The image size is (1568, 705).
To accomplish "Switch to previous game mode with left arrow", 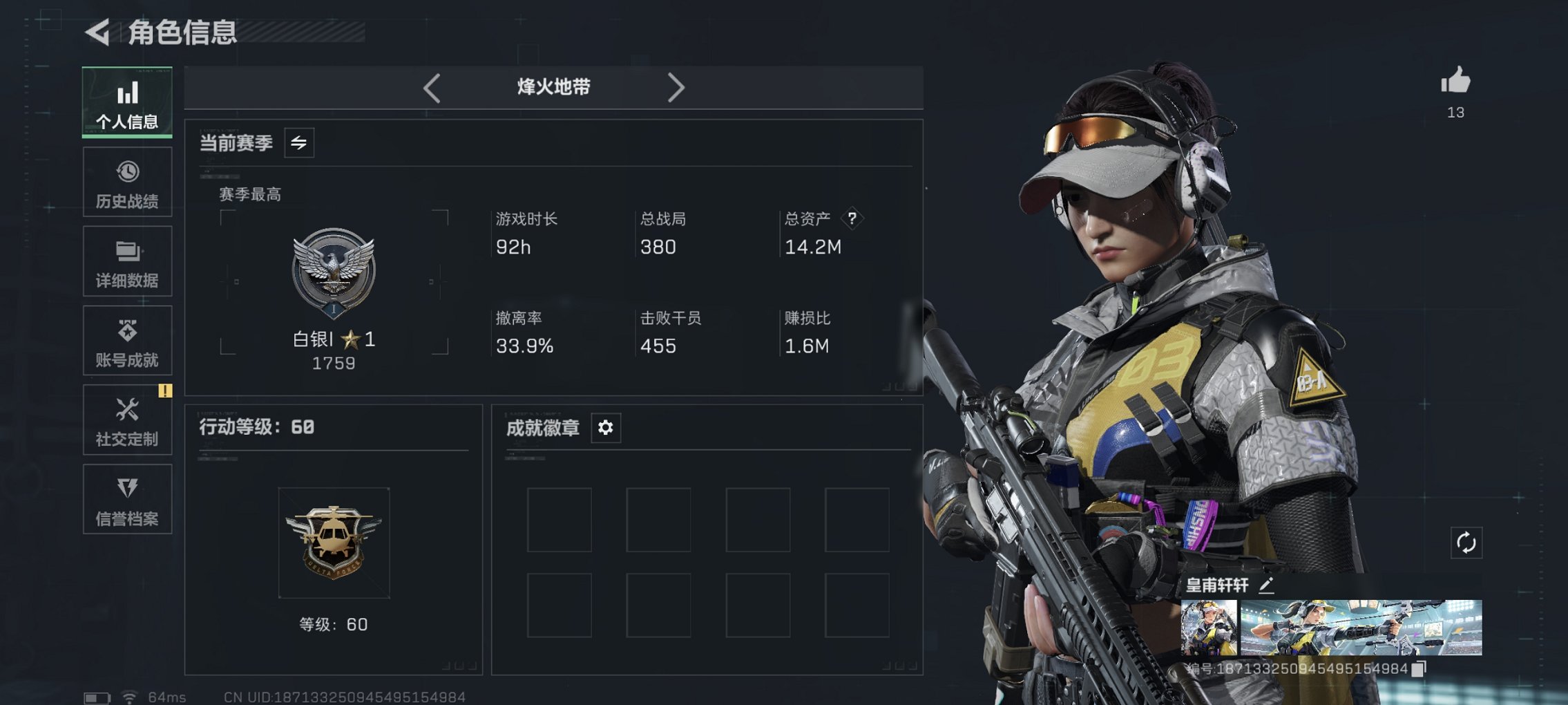I will [432, 87].
